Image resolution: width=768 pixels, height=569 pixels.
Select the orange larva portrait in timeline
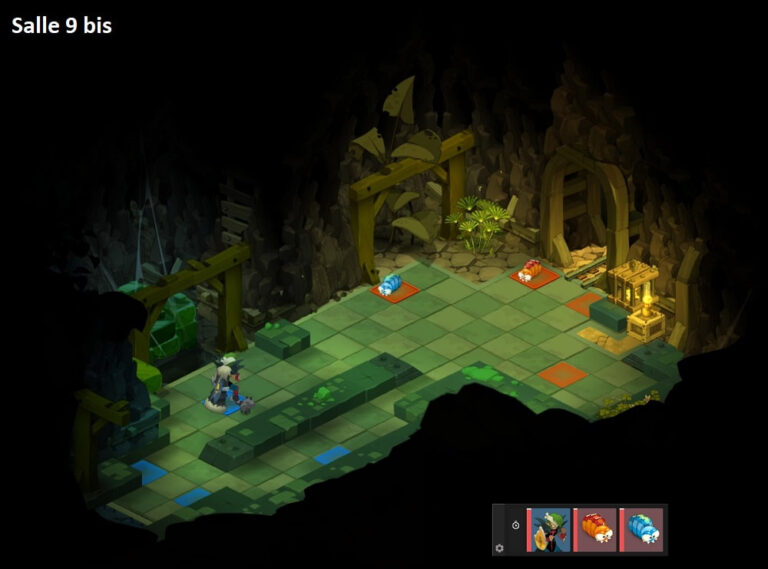coord(597,530)
